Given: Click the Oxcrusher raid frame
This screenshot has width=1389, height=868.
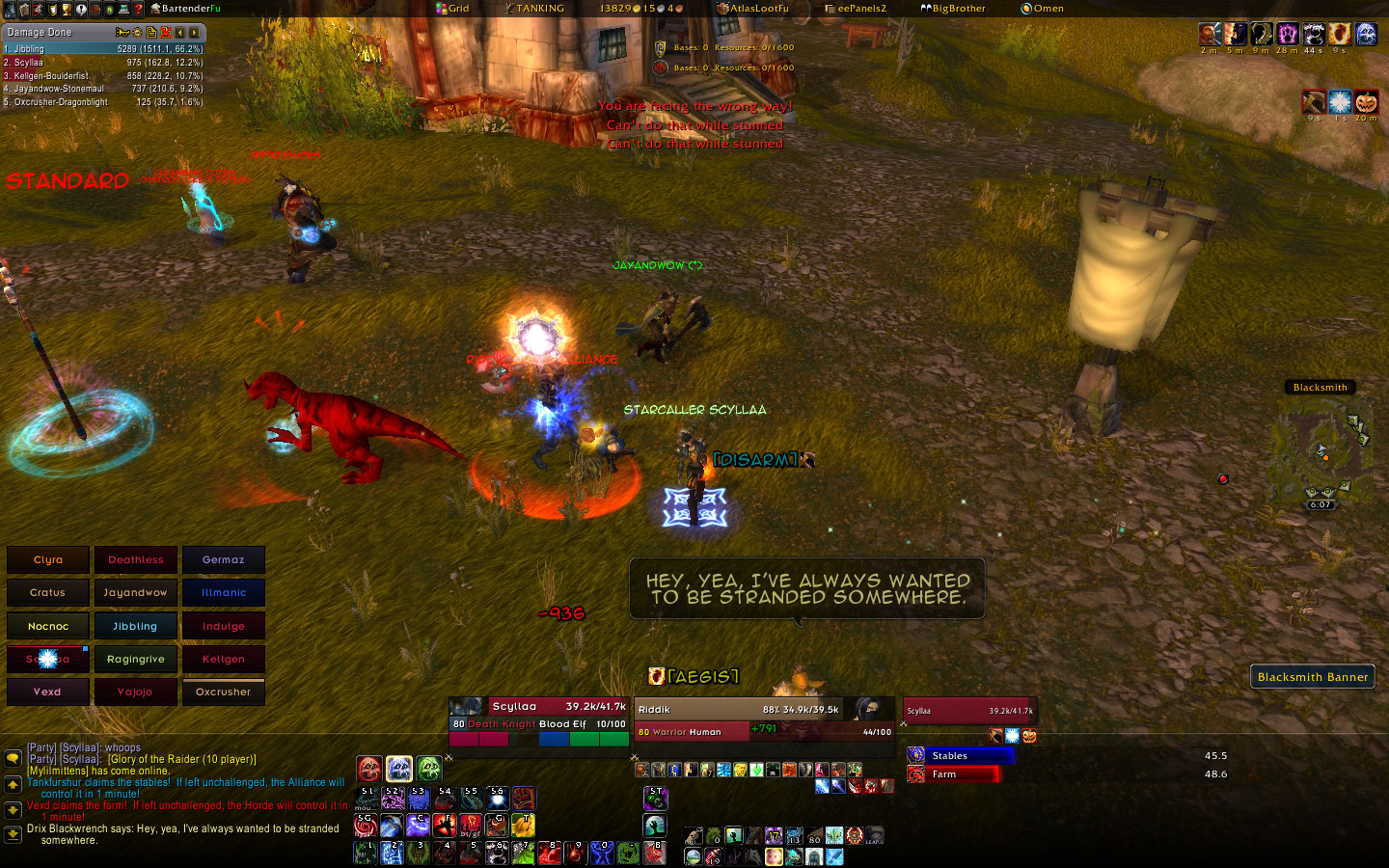Looking at the screenshot, I should tap(224, 692).
